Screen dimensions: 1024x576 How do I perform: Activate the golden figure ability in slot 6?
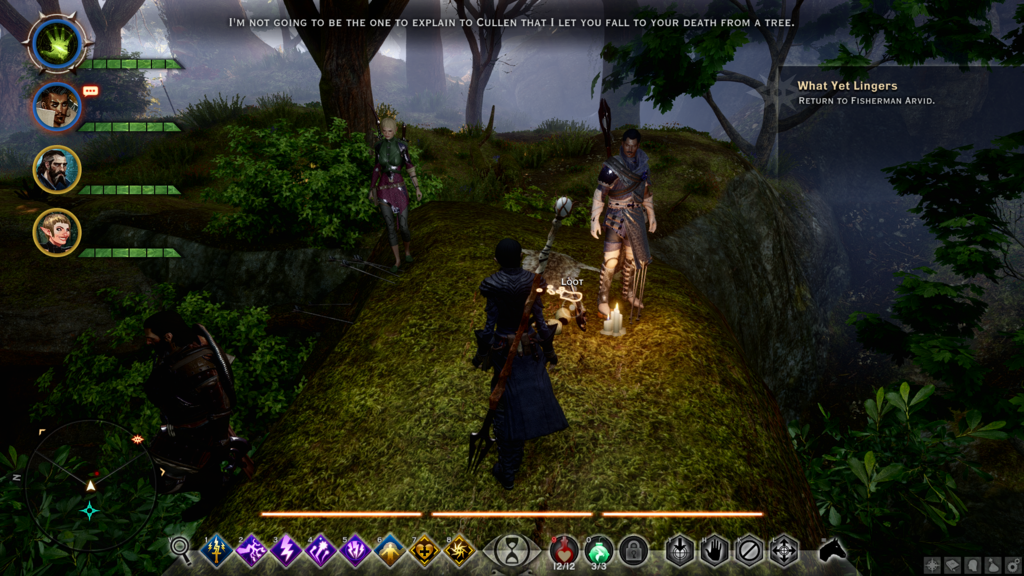click(391, 550)
